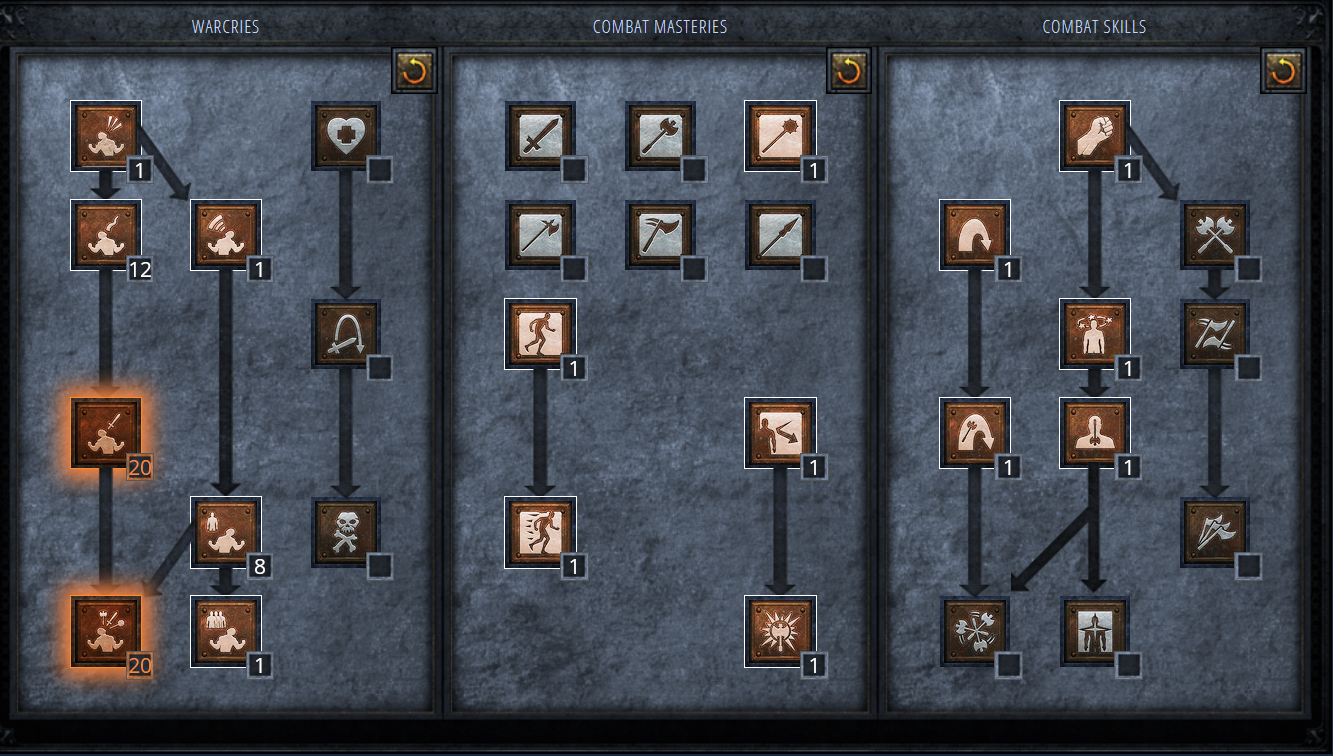This screenshot has width=1333, height=756.
Task: Click the Mace Mastery skill
Action: pos(780,135)
